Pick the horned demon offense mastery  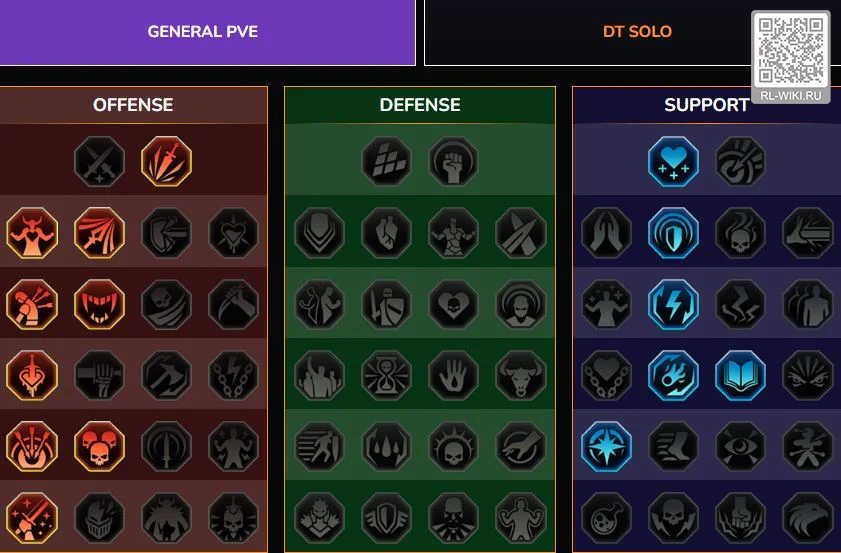32,232
